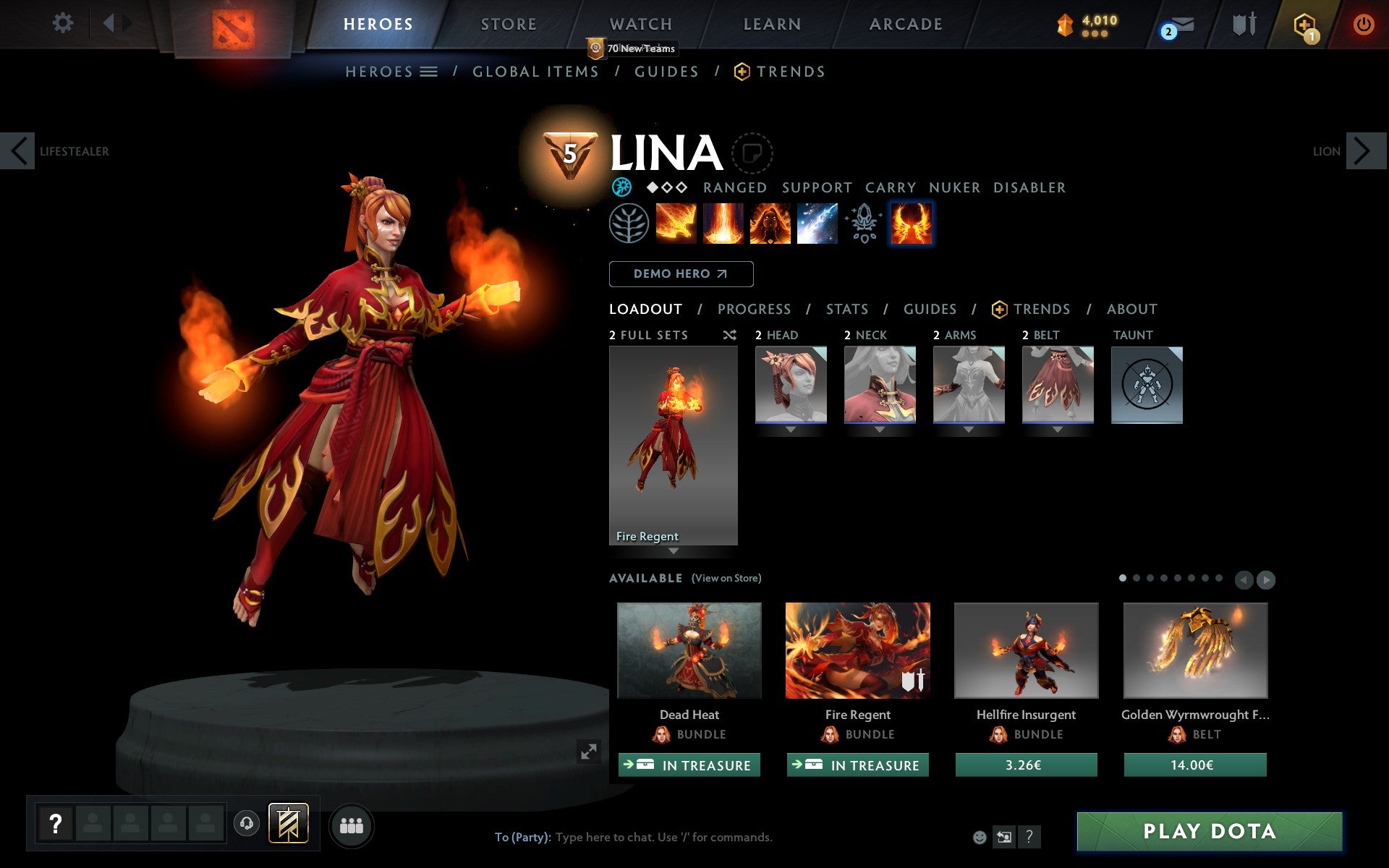Click the armory shield and sword icon
1389x868 pixels.
(1242, 24)
